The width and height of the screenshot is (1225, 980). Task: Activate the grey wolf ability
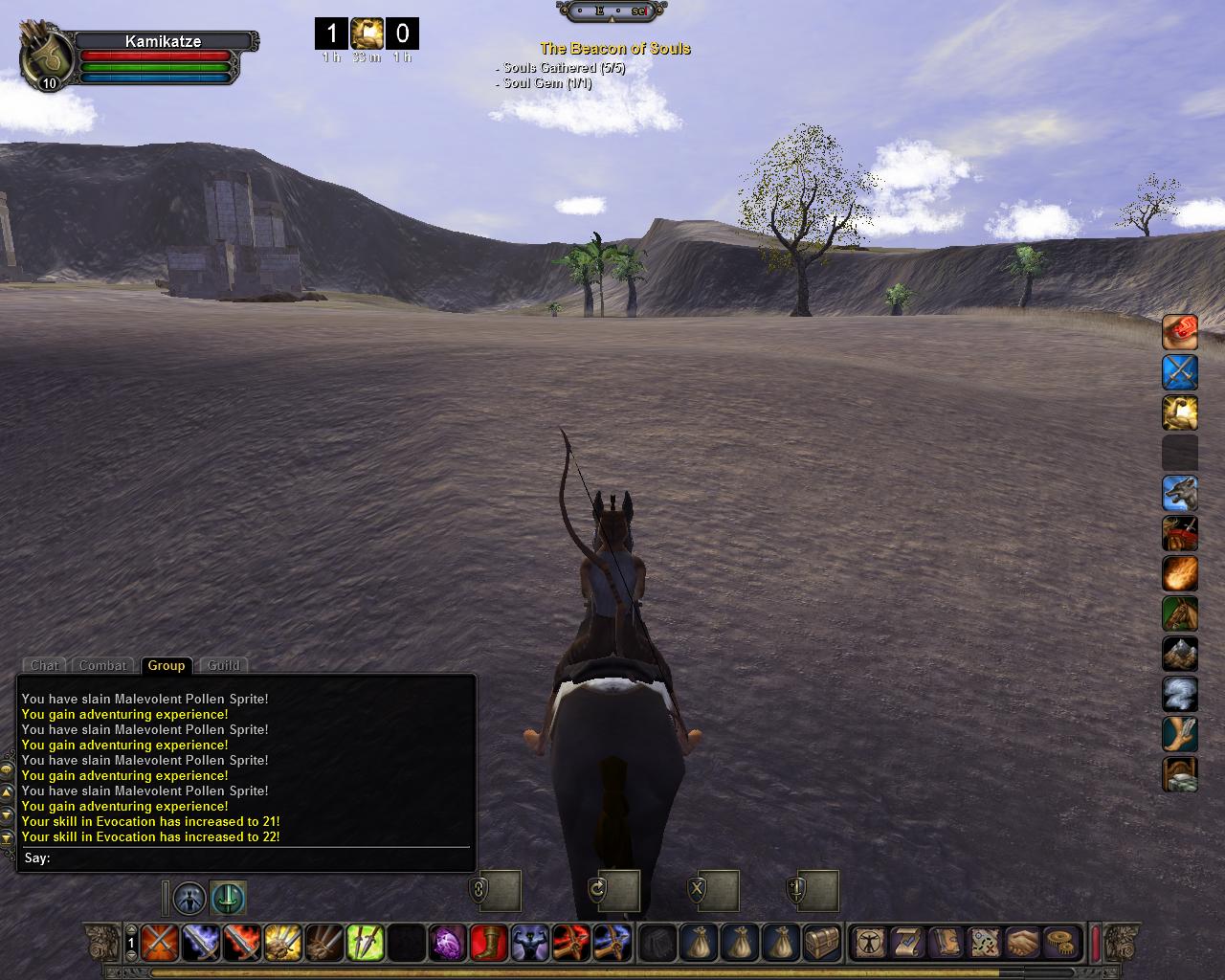(1180, 493)
